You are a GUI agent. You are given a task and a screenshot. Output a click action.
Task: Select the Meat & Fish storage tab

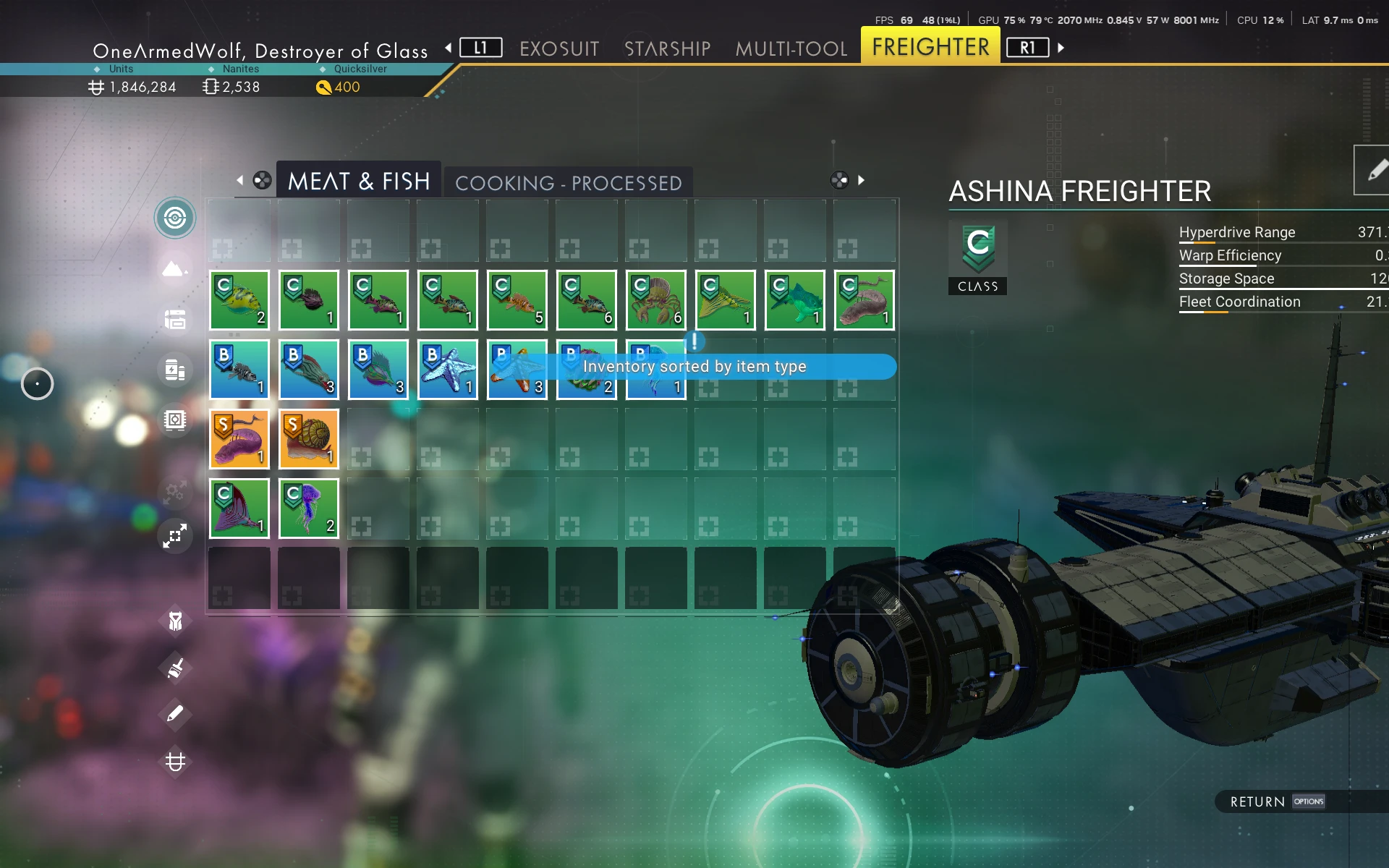(x=359, y=181)
